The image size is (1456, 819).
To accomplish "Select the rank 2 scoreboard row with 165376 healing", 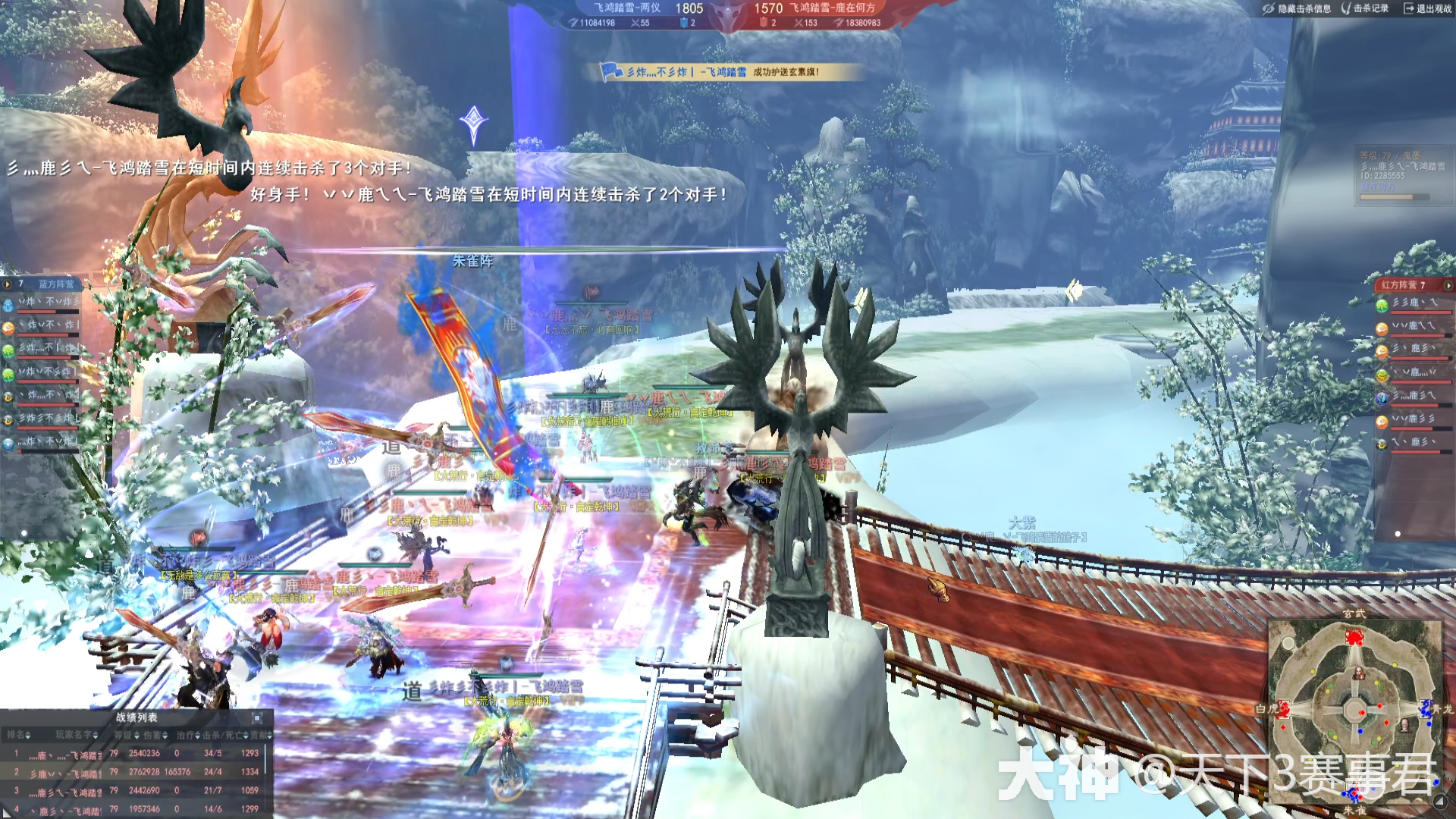I will point(136,772).
